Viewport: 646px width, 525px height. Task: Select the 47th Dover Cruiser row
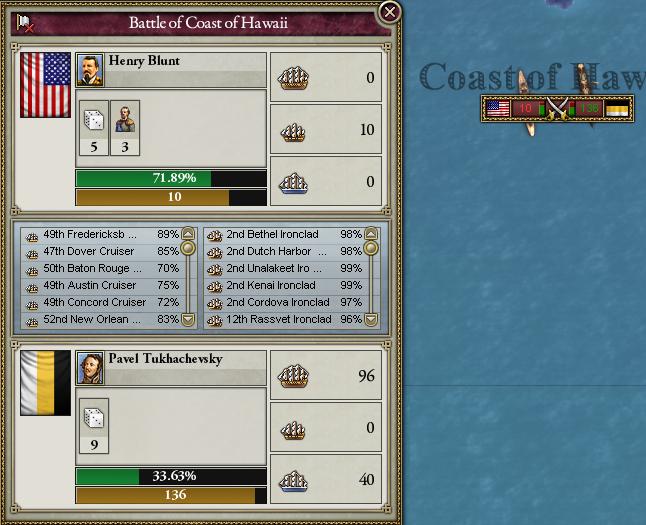click(x=100, y=252)
